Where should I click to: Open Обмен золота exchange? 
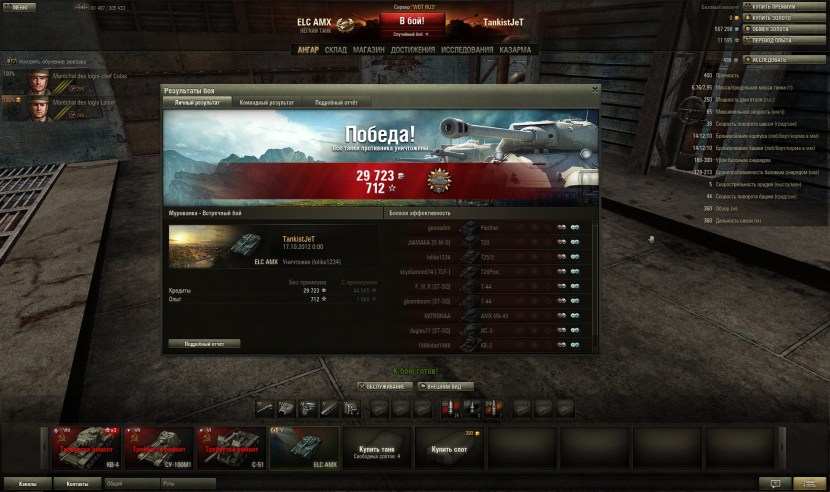point(784,29)
